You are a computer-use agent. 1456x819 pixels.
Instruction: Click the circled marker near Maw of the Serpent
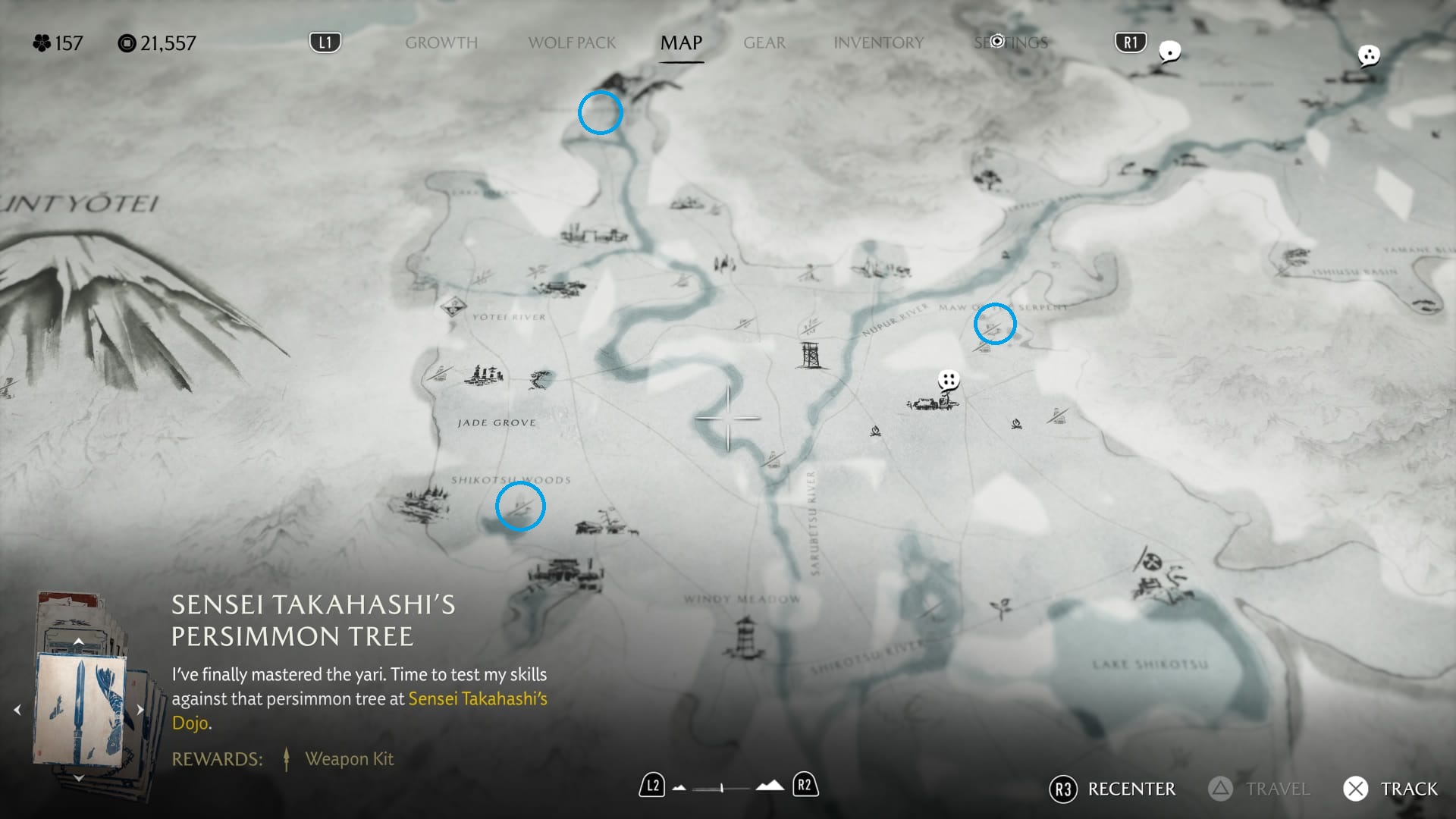coord(995,324)
